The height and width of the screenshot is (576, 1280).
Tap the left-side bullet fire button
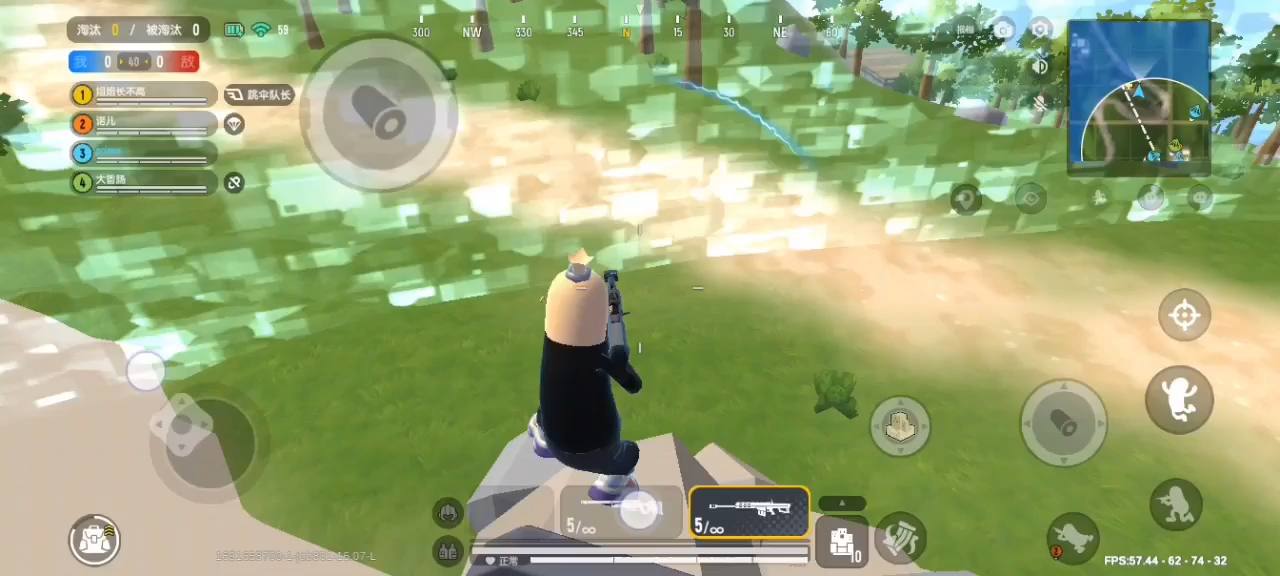(379, 113)
